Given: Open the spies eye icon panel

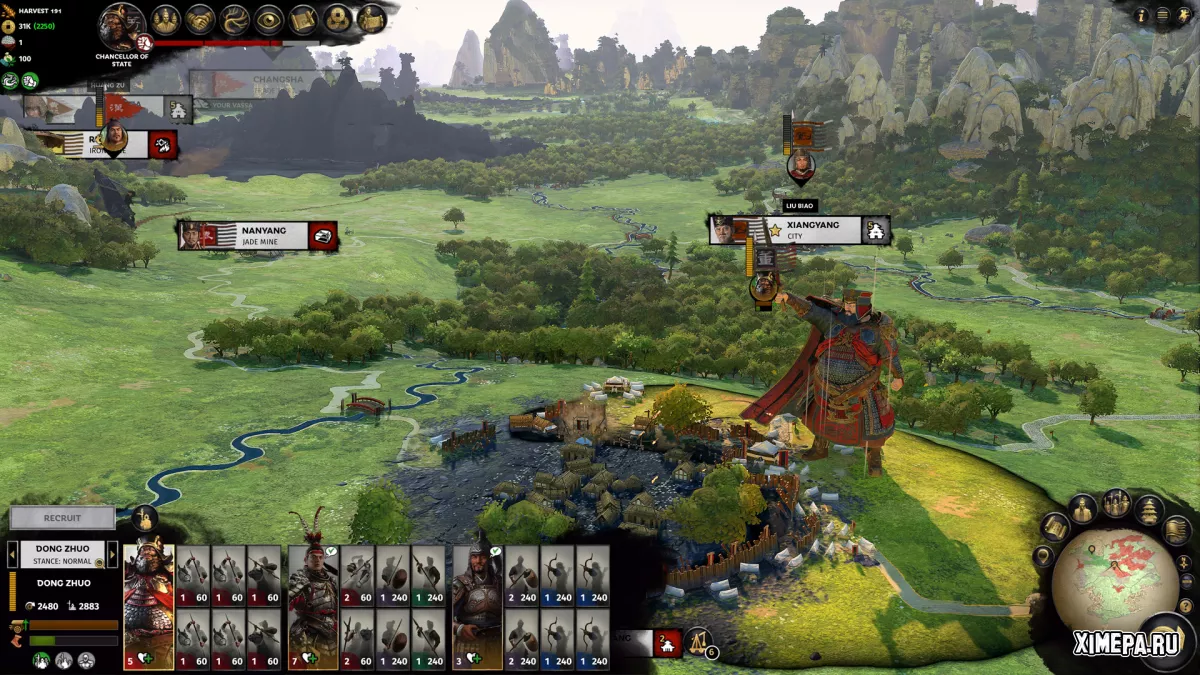Looking at the screenshot, I should (x=269, y=19).
